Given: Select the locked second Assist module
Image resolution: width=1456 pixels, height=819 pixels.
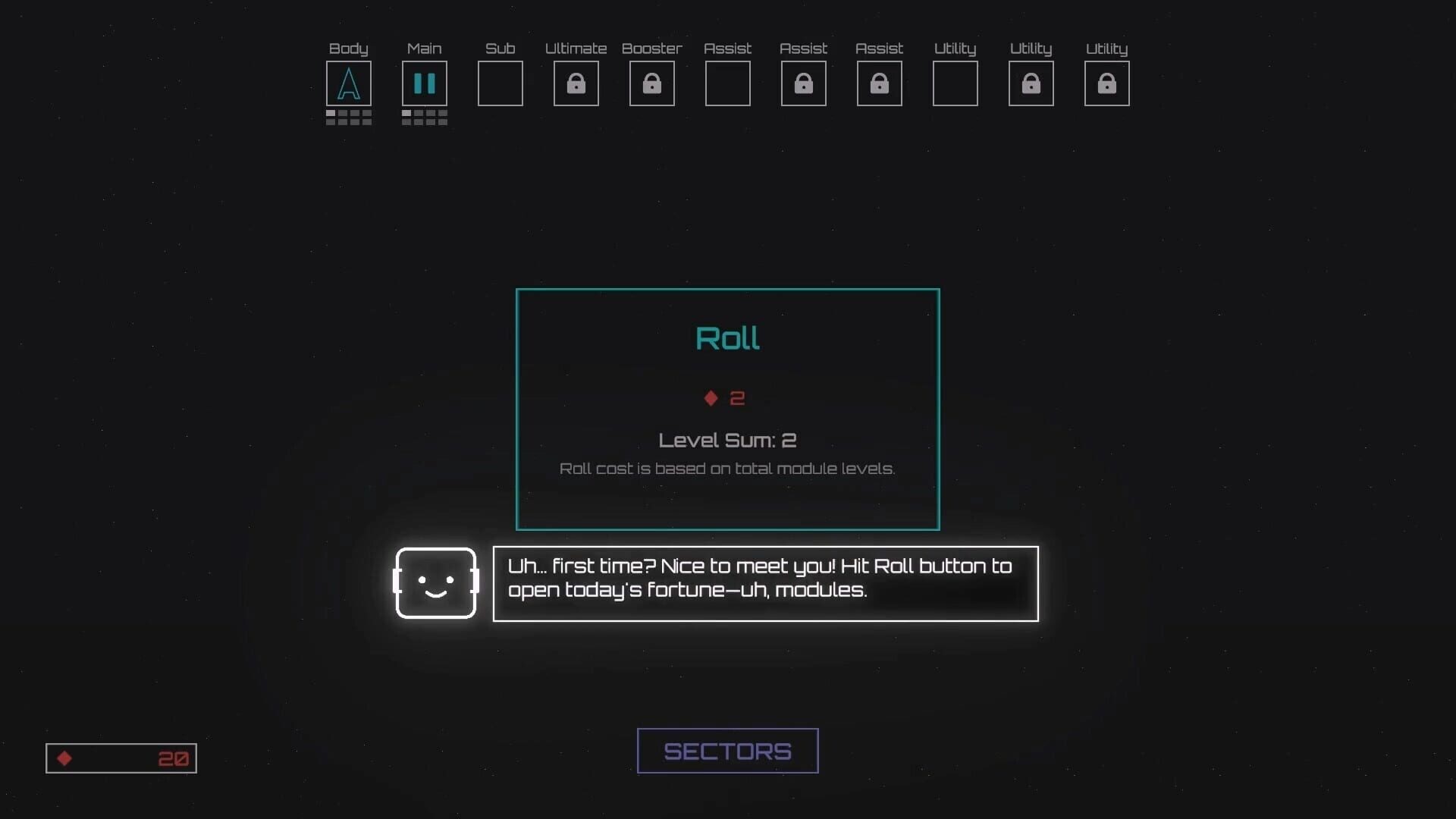Looking at the screenshot, I should pos(804,83).
